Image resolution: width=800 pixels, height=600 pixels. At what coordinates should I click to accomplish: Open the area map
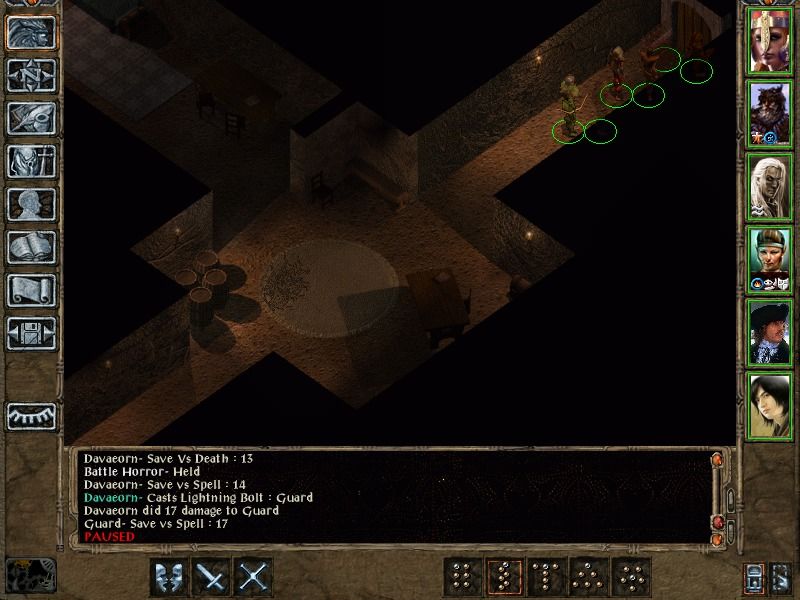click(x=31, y=76)
